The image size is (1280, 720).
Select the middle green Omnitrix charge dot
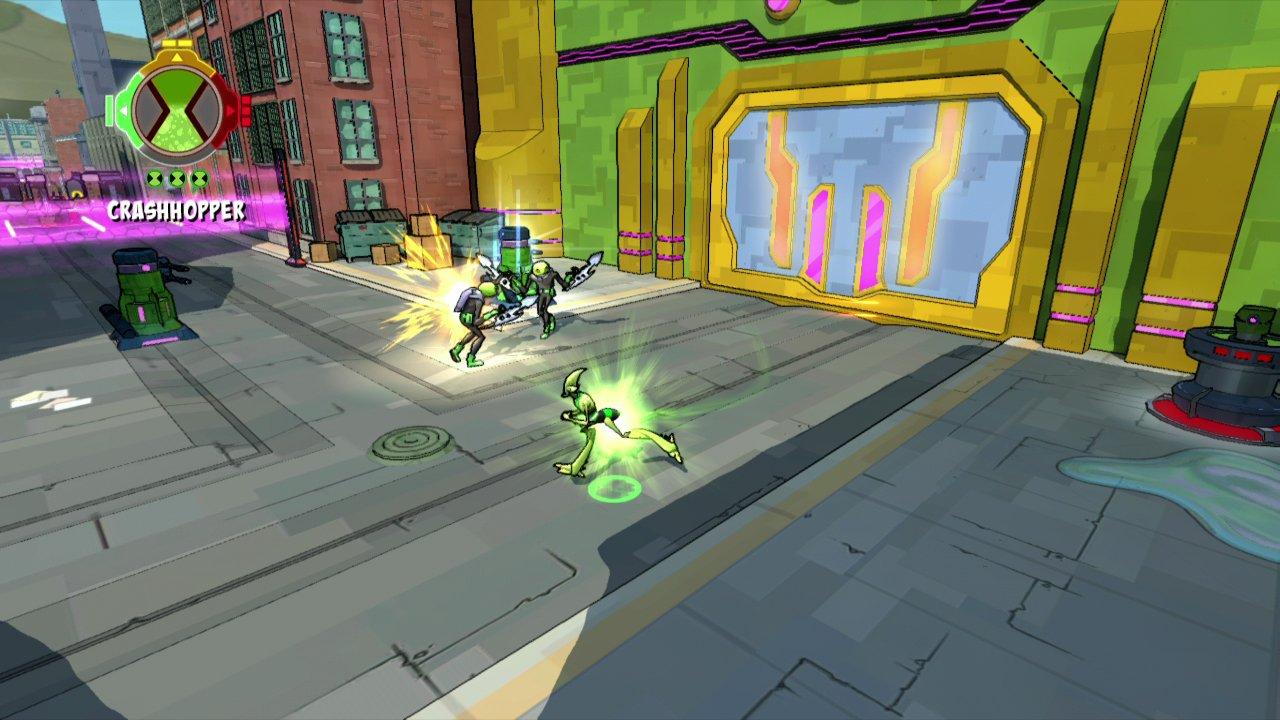pos(177,180)
